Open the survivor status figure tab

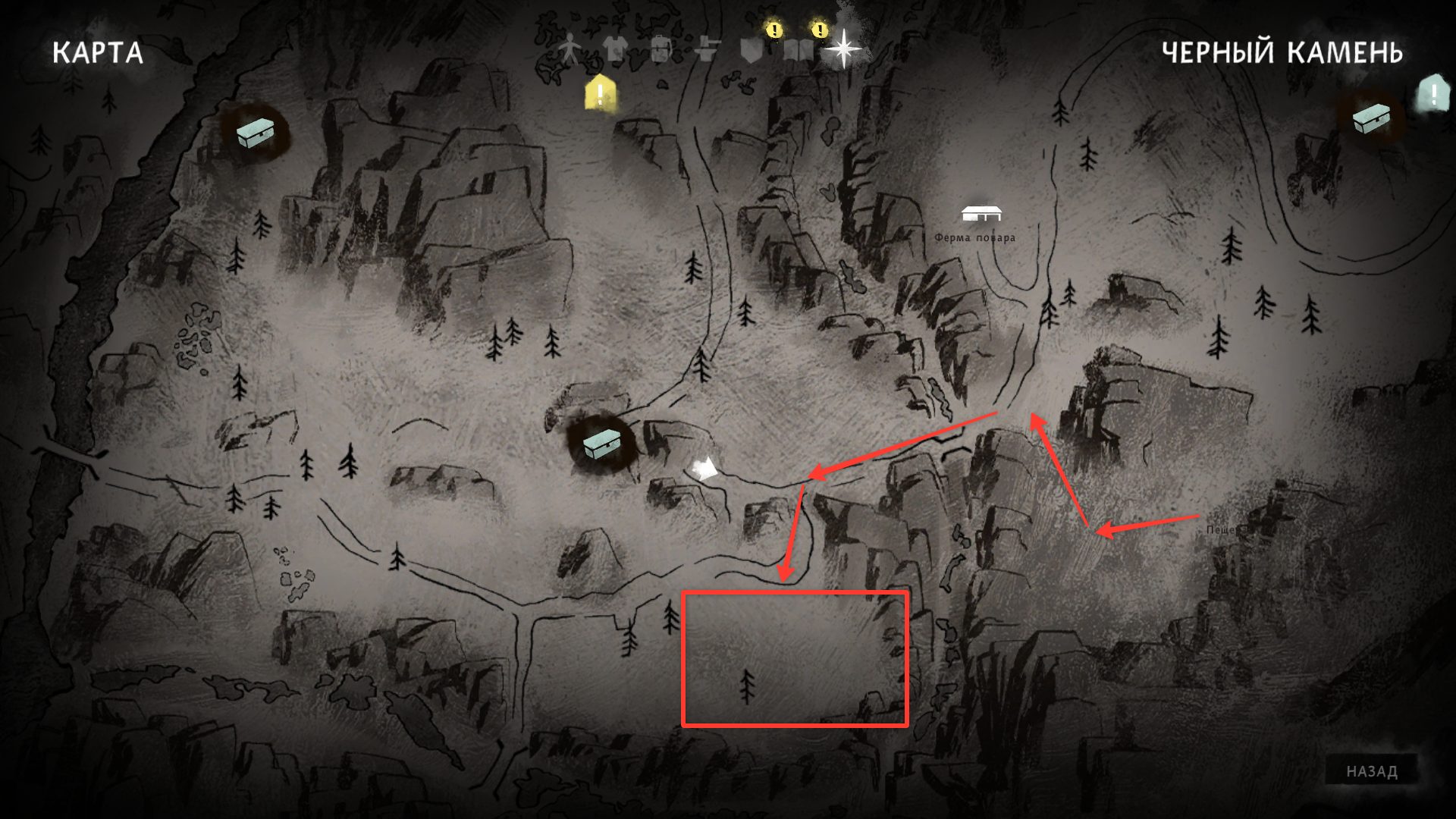570,50
